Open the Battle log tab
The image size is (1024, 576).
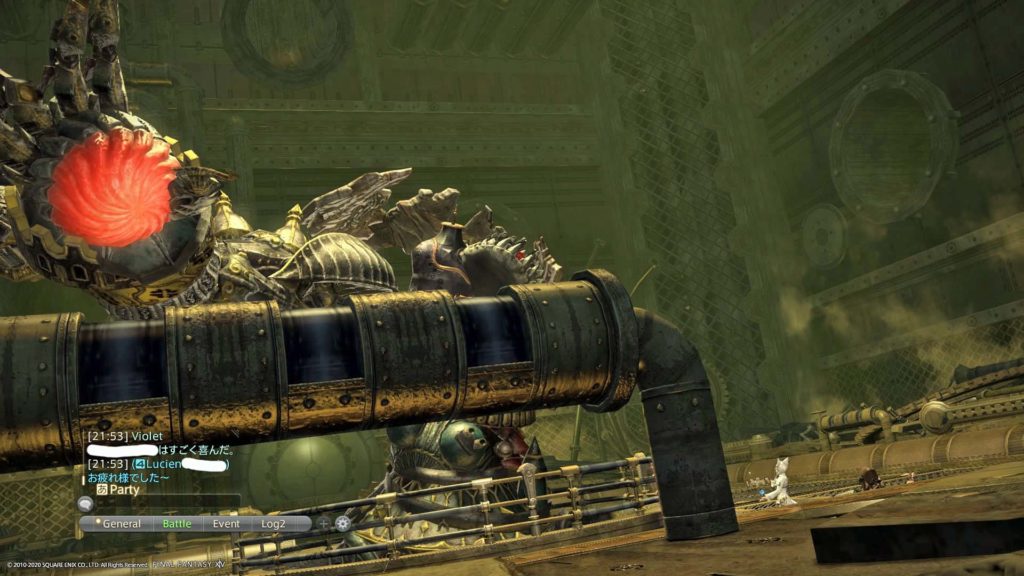tap(177, 523)
